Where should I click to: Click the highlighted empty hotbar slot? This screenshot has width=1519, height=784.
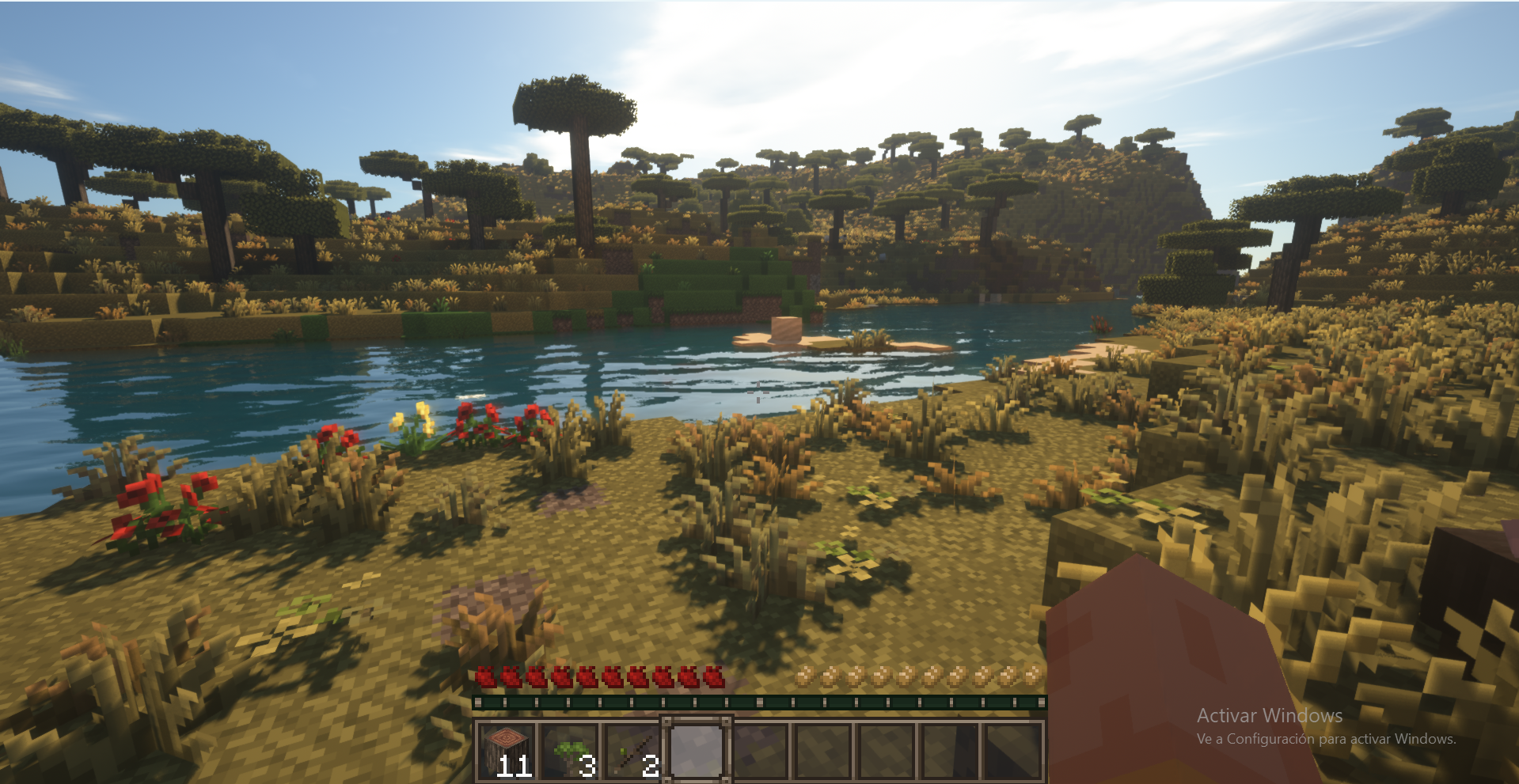pos(697,750)
